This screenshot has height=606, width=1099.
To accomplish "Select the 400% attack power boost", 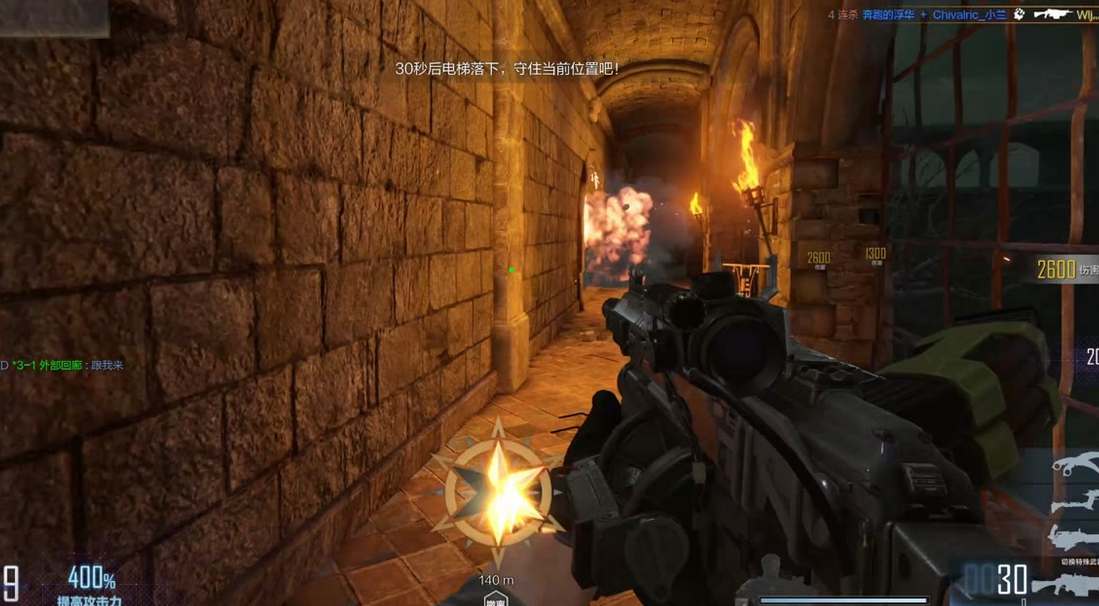I will pos(91,578).
